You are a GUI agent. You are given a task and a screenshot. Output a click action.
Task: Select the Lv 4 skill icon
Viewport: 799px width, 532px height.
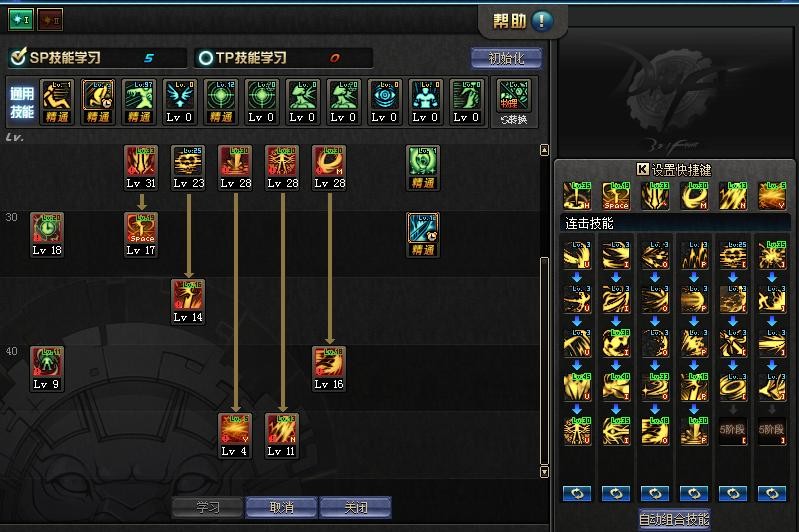coord(235,429)
